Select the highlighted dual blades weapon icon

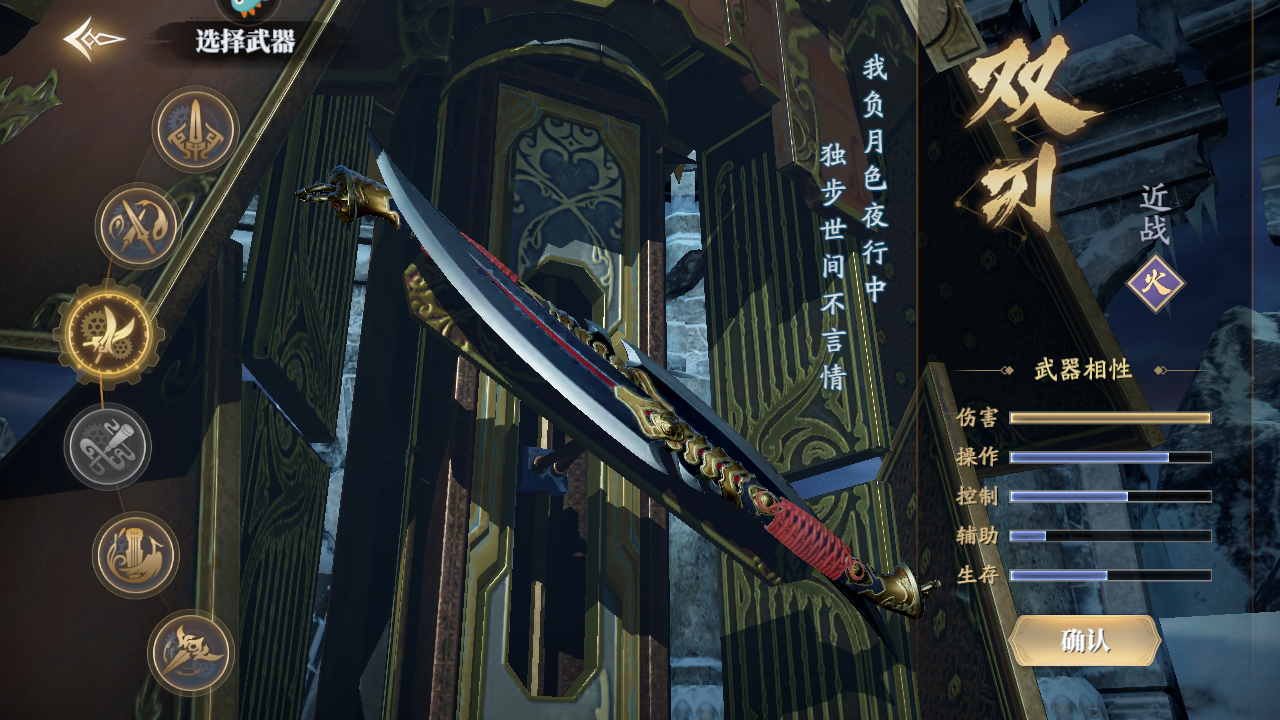pos(108,333)
